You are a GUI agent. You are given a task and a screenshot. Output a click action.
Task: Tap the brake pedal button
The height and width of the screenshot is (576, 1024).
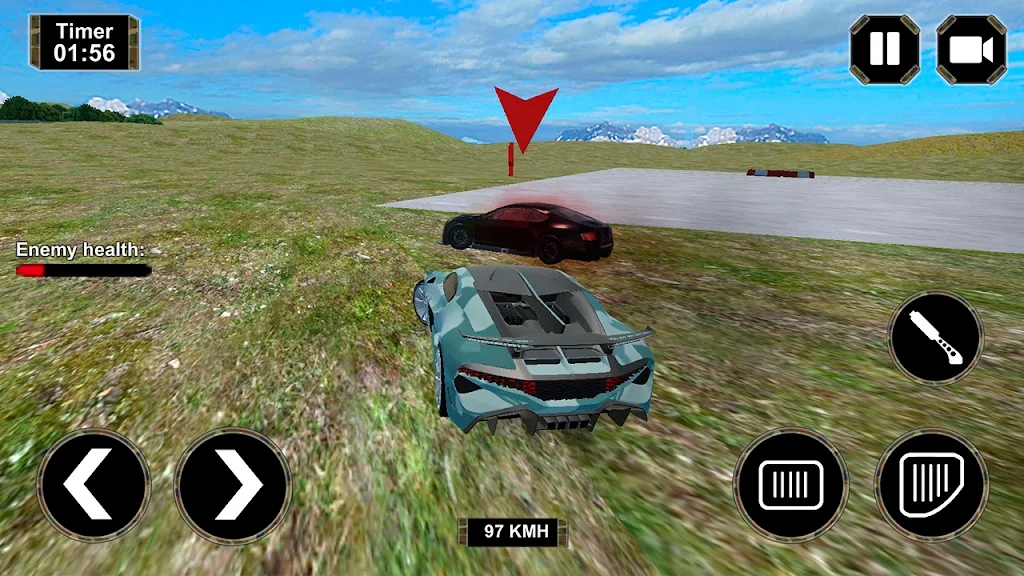790,486
